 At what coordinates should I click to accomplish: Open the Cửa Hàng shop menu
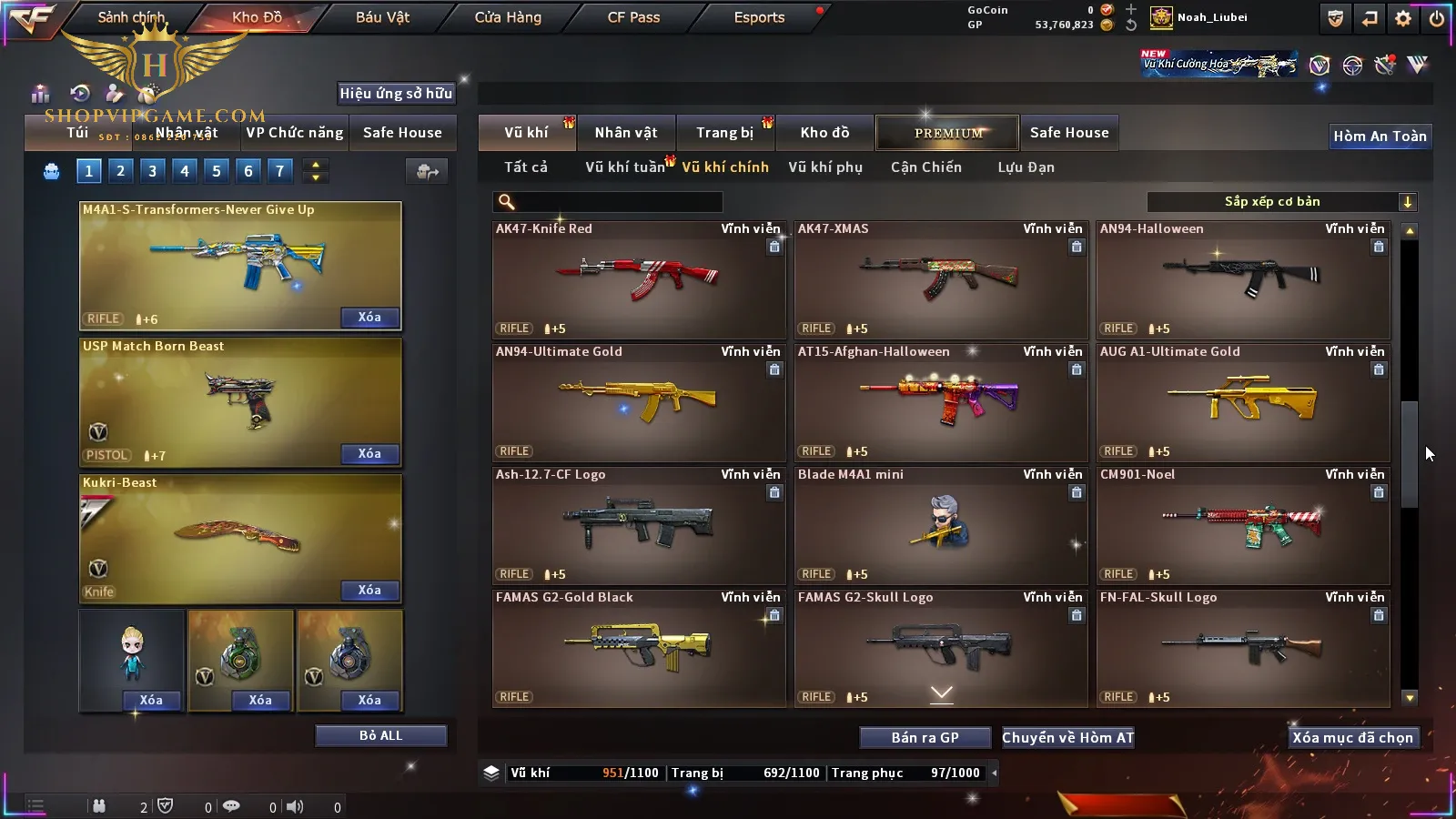pyautogui.click(x=508, y=17)
